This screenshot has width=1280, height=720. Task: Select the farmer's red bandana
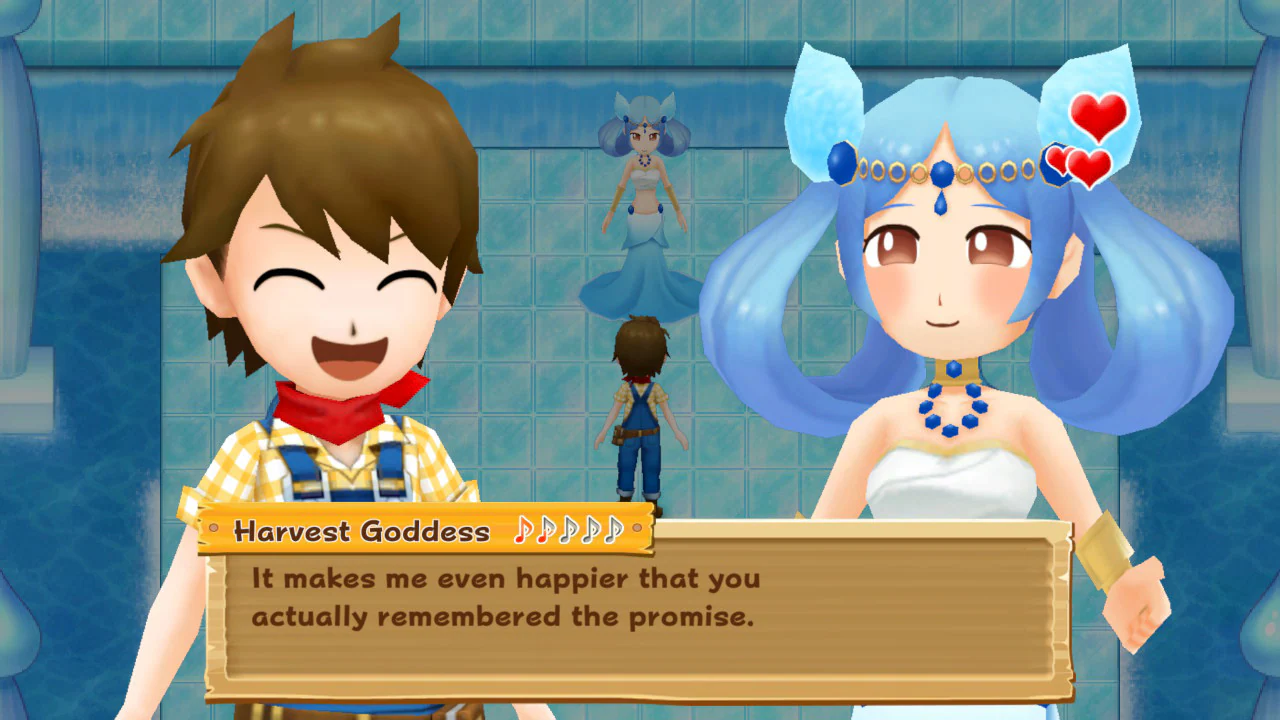tap(335, 415)
